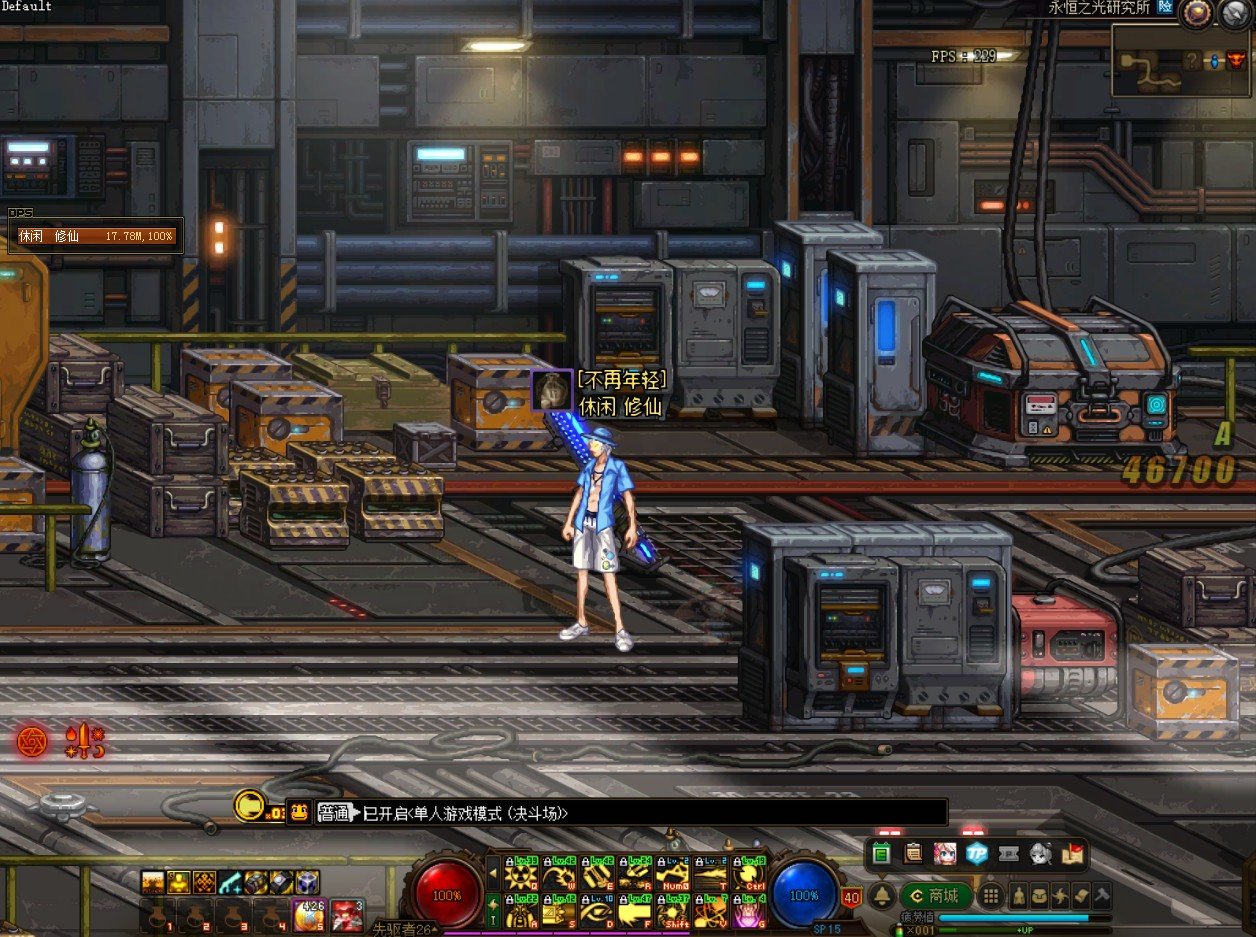Click the pink-haired girl portrait icon
1256x937 pixels.
pos(945,853)
